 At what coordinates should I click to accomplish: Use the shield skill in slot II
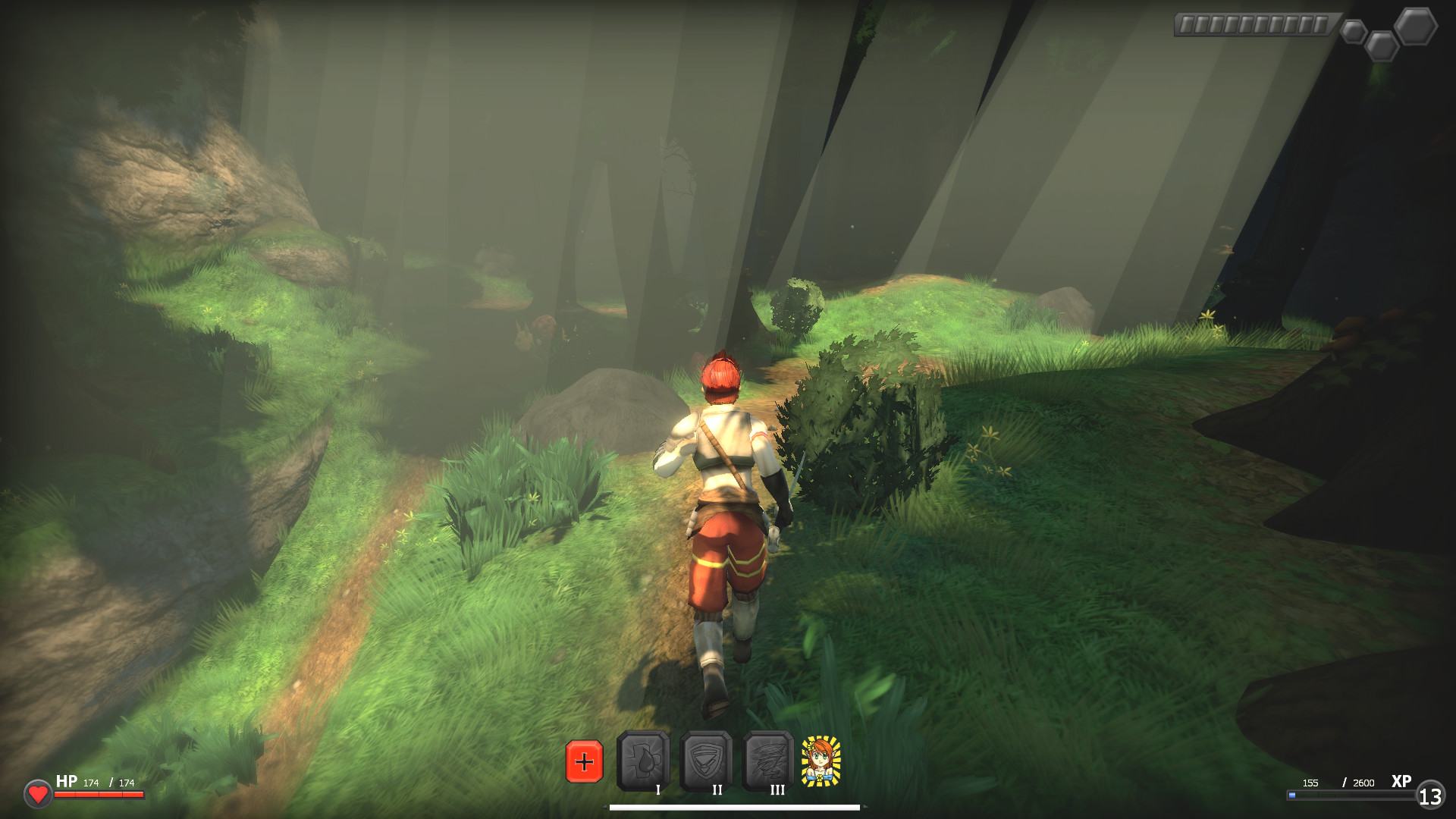(707, 760)
